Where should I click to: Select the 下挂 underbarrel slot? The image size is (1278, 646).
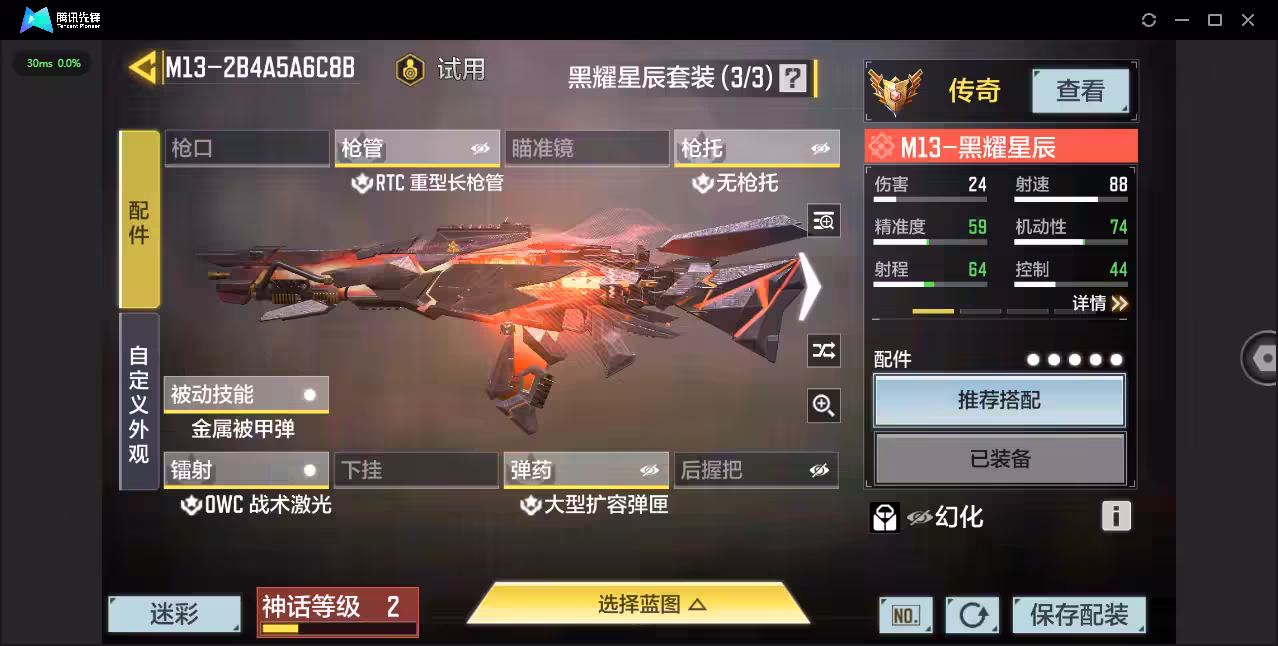coord(416,470)
